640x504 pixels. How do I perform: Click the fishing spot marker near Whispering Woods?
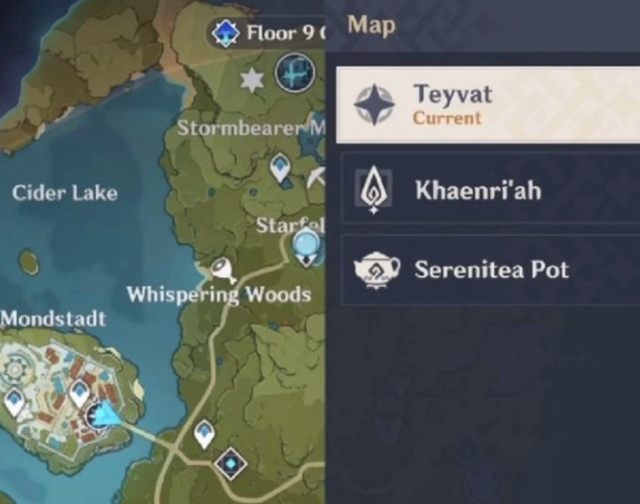[220, 268]
